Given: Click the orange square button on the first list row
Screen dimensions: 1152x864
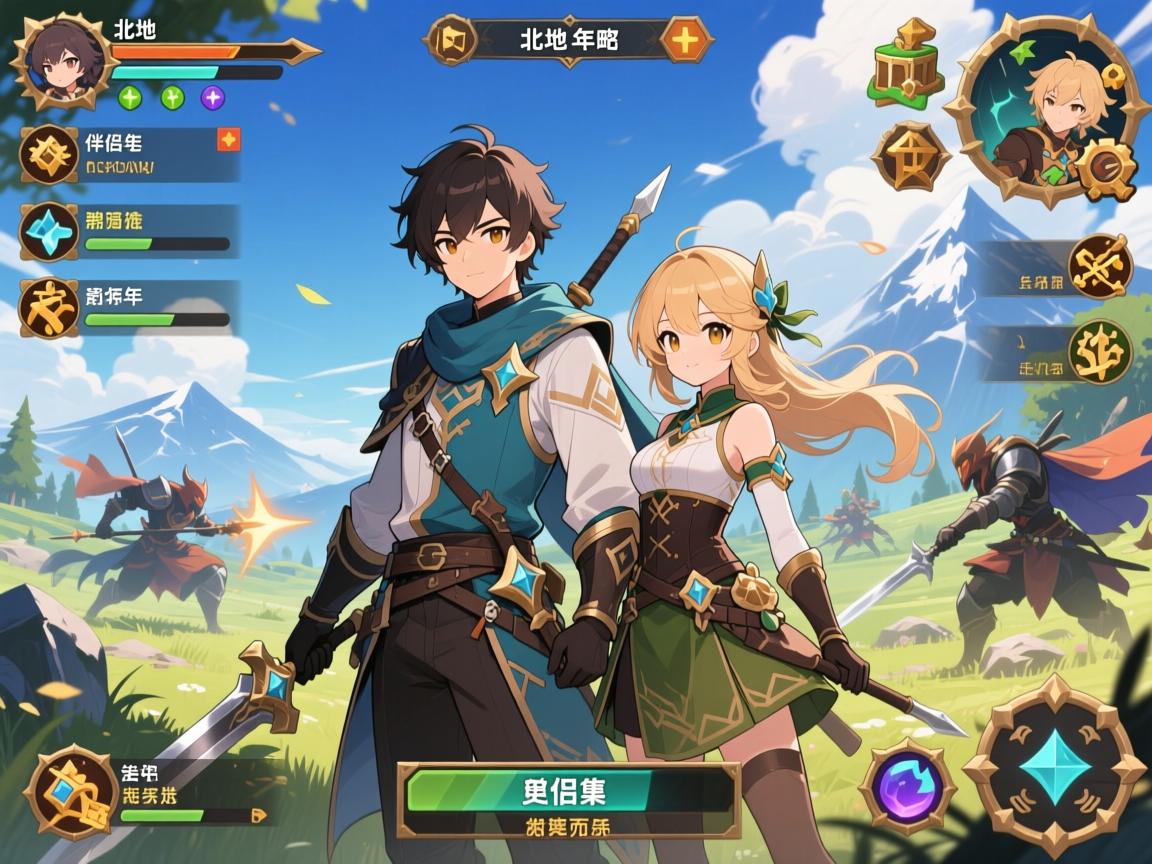Looking at the screenshot, I should pyautogui.click(x=228, y=140).
